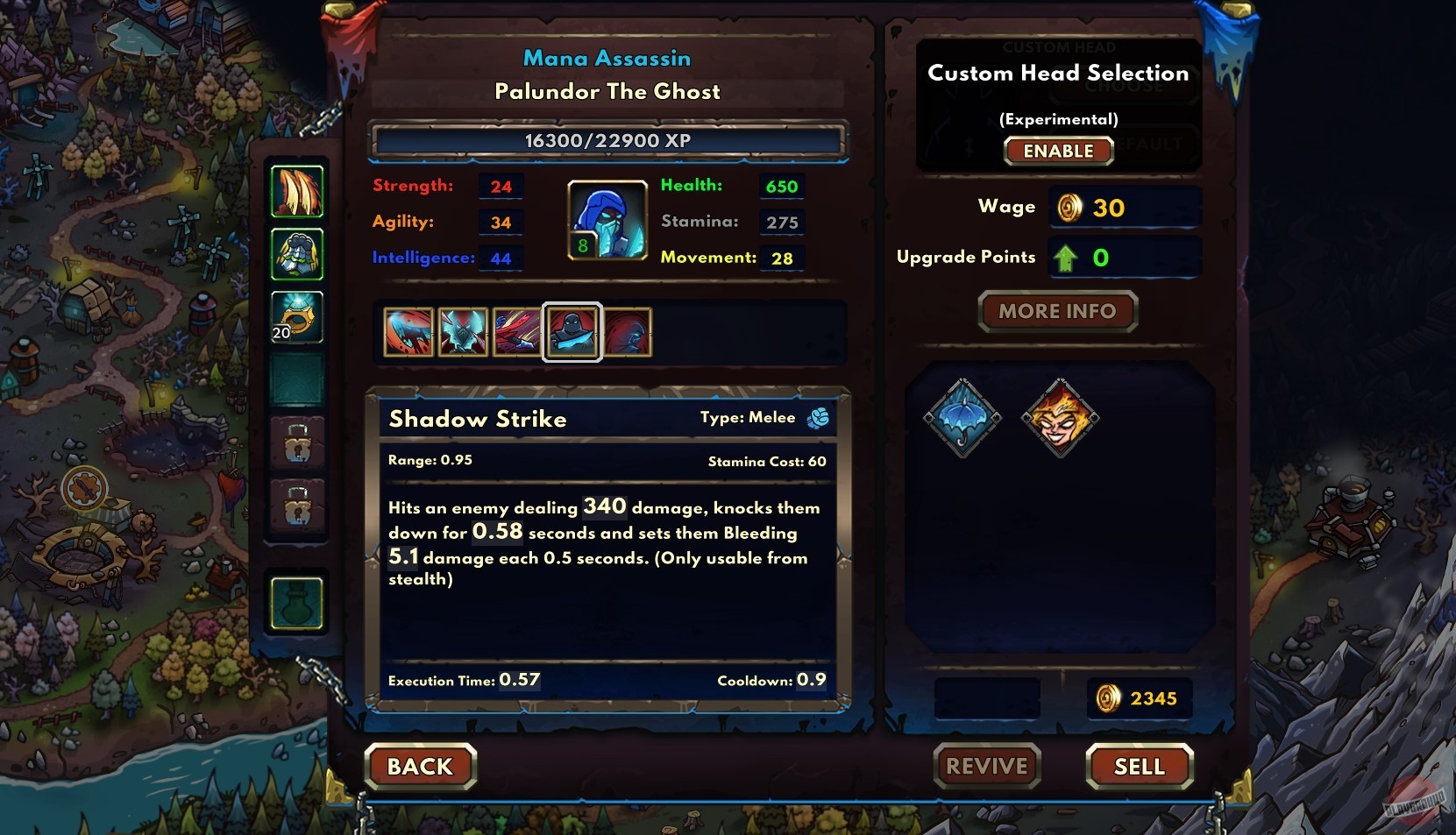Open the red slash dash ability

[518, 332]
